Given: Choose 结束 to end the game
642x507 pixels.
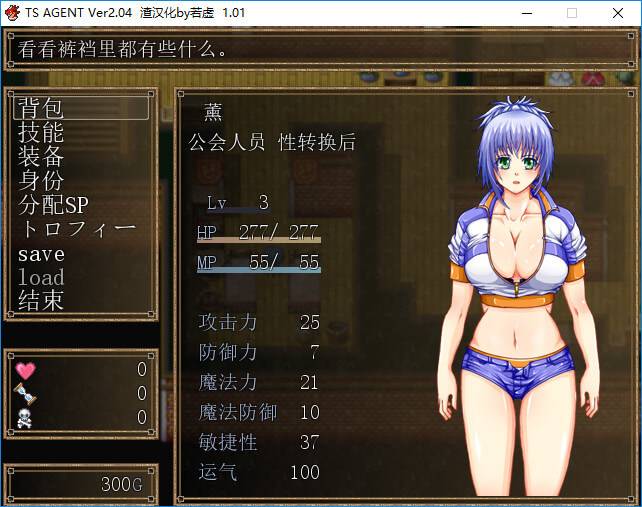Looking at the screenshot, I should (x=40, y=301).
